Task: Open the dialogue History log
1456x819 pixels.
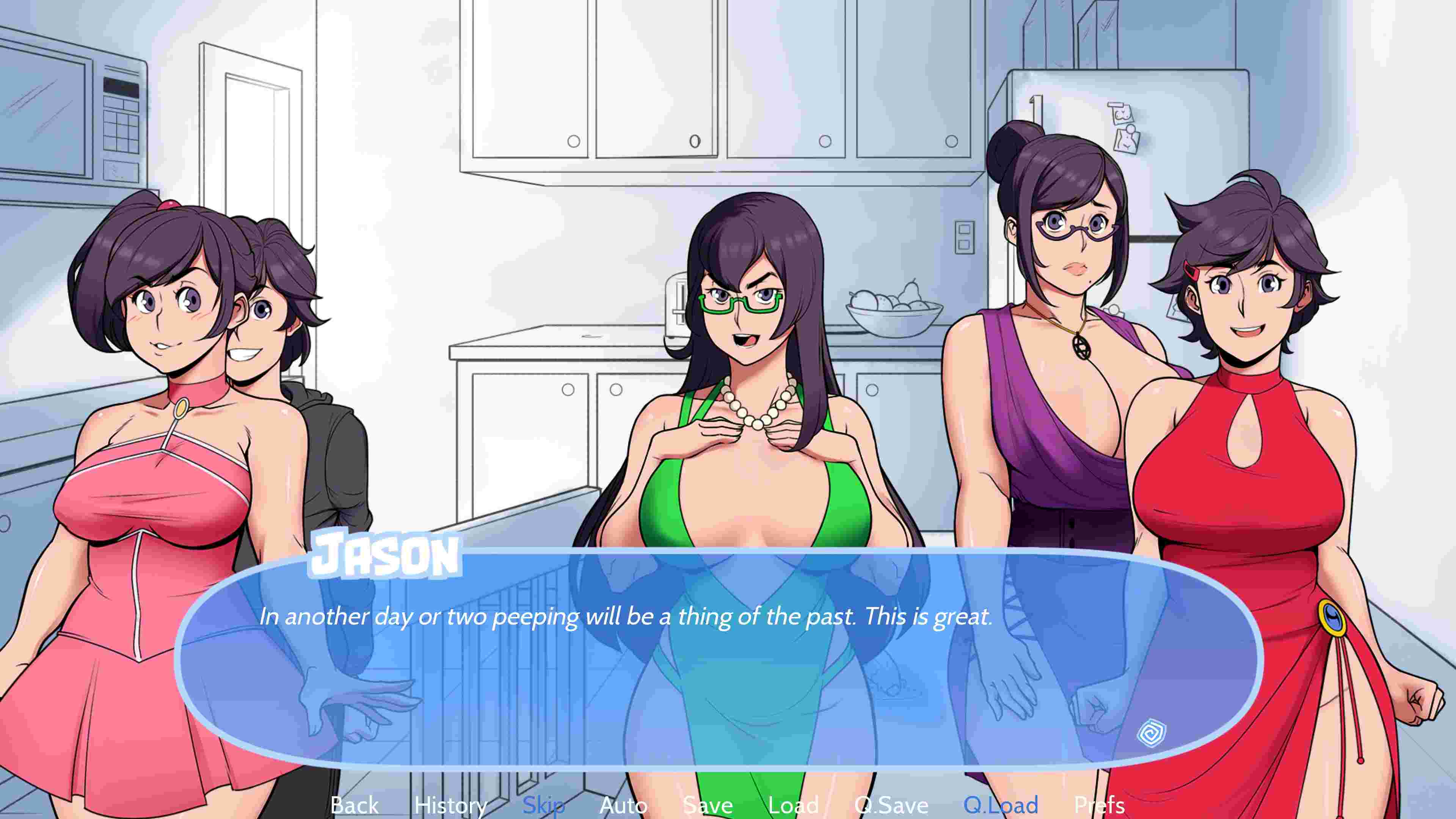Action: click(x=450, y=805)
